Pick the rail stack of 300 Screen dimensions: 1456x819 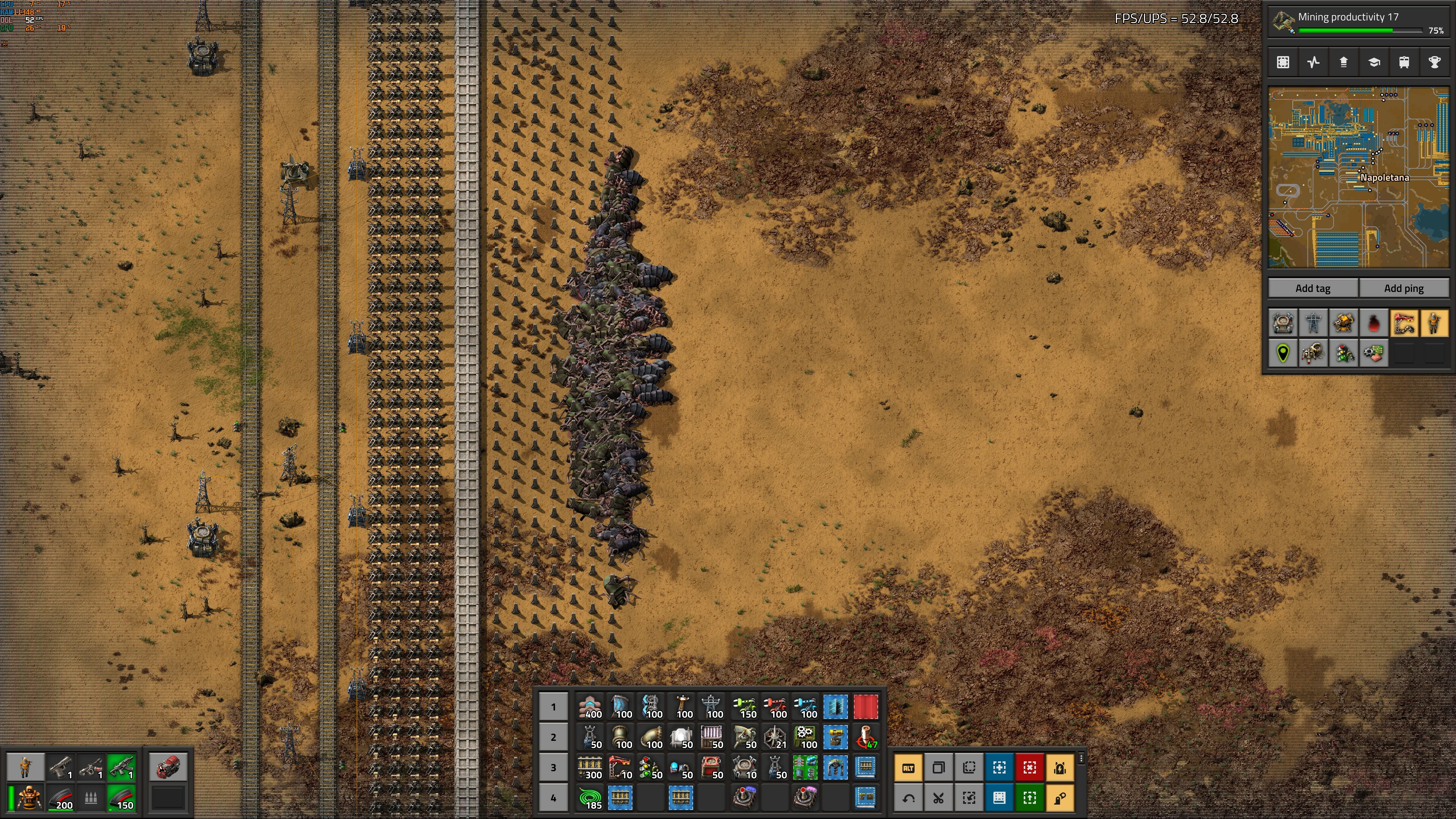(x=590, y=767)
